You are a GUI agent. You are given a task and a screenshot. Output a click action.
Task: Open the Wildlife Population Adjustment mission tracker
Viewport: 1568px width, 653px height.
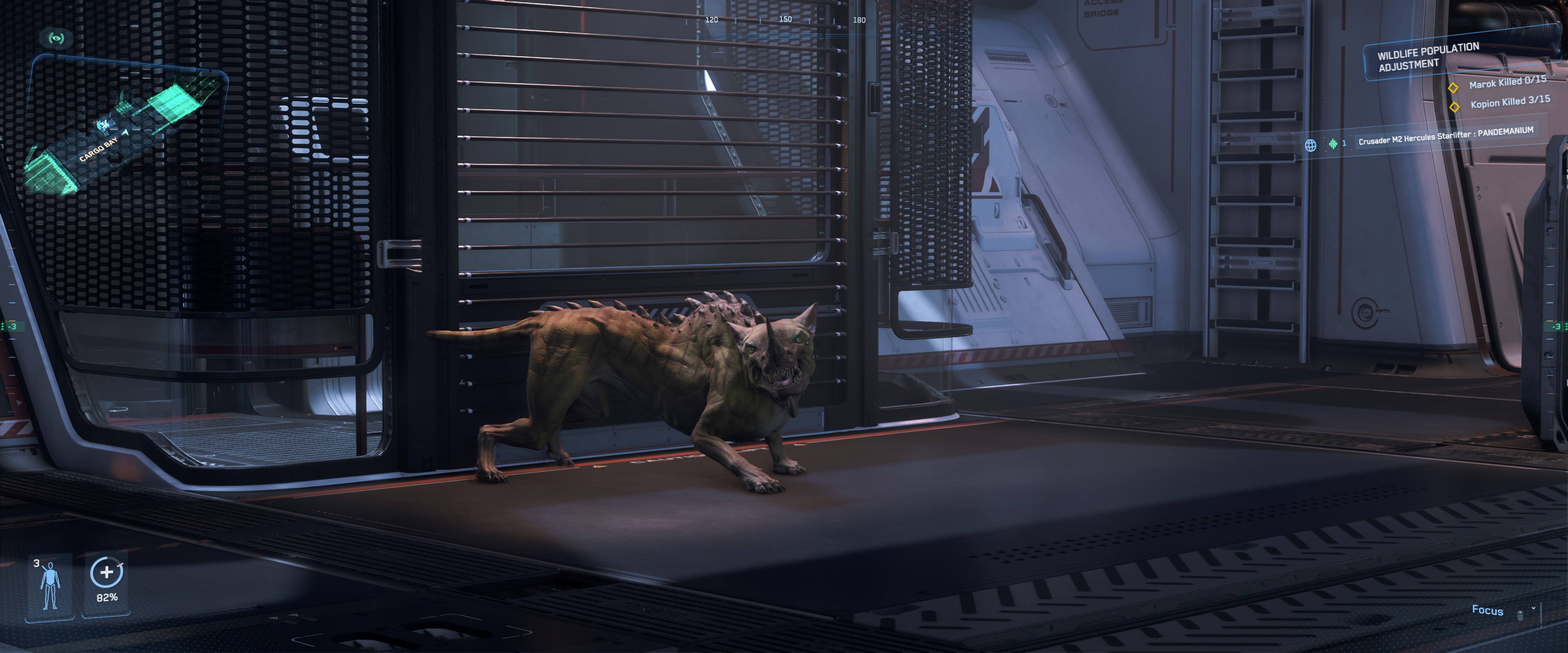[1428, 57]
